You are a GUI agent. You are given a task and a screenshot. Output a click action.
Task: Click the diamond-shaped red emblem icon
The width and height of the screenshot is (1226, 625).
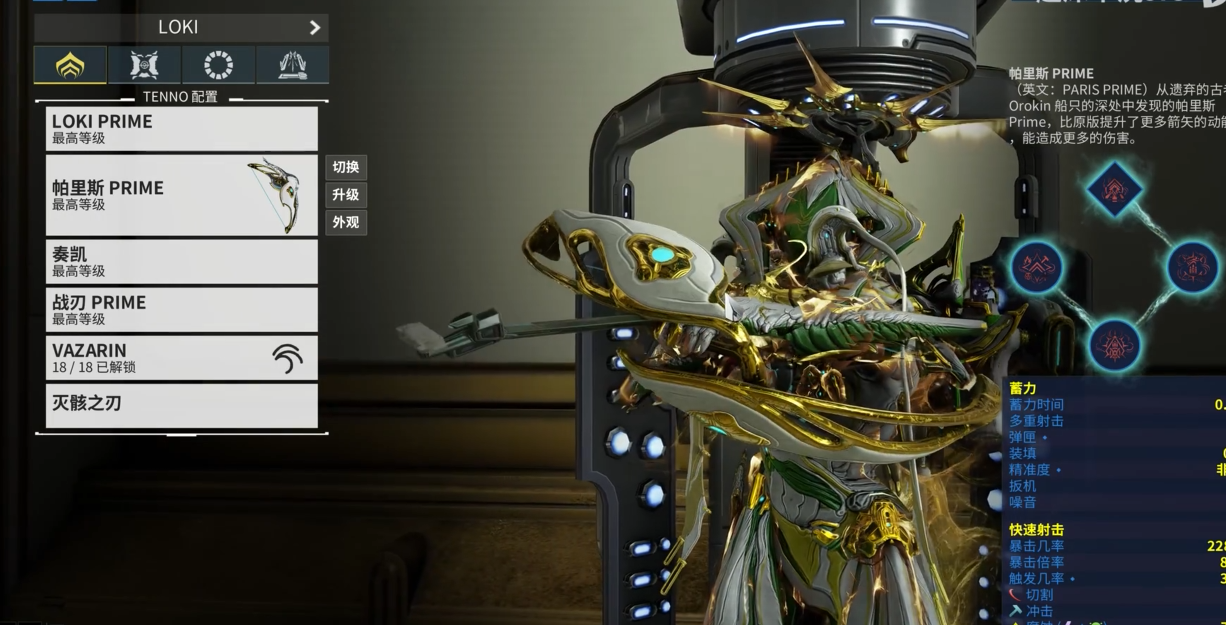[1112, 188]
